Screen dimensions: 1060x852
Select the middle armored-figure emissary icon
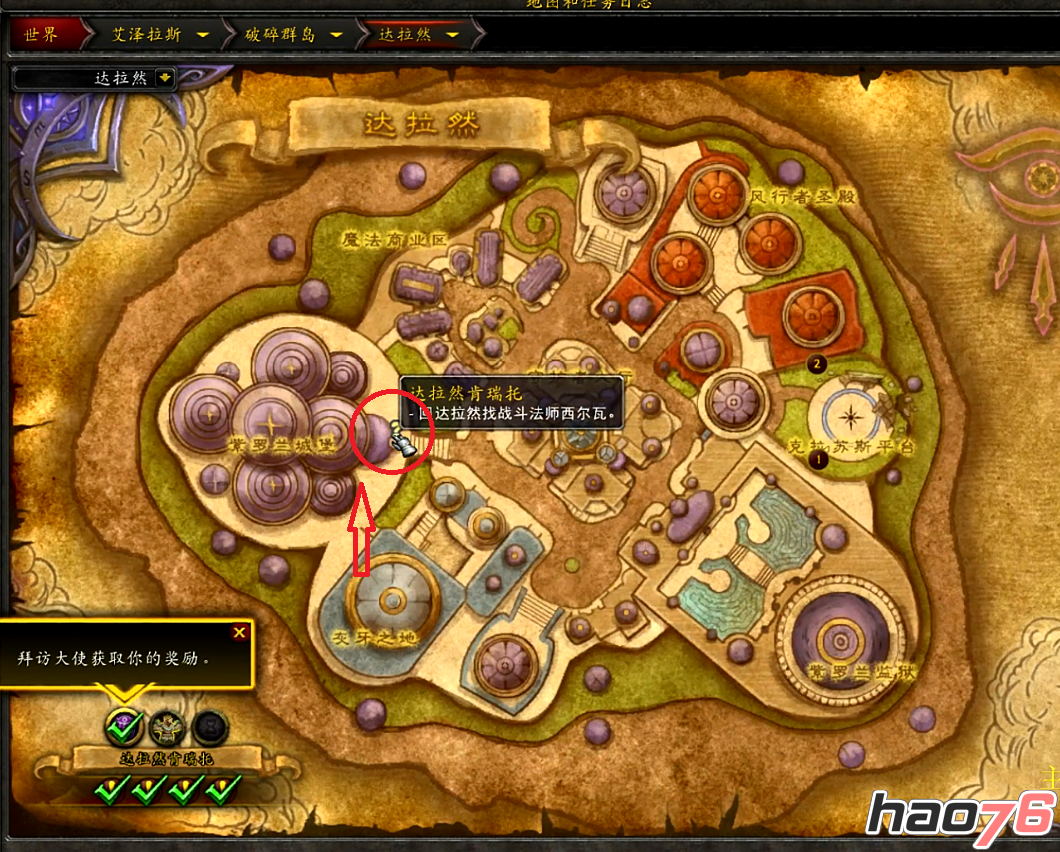point(167,726)
